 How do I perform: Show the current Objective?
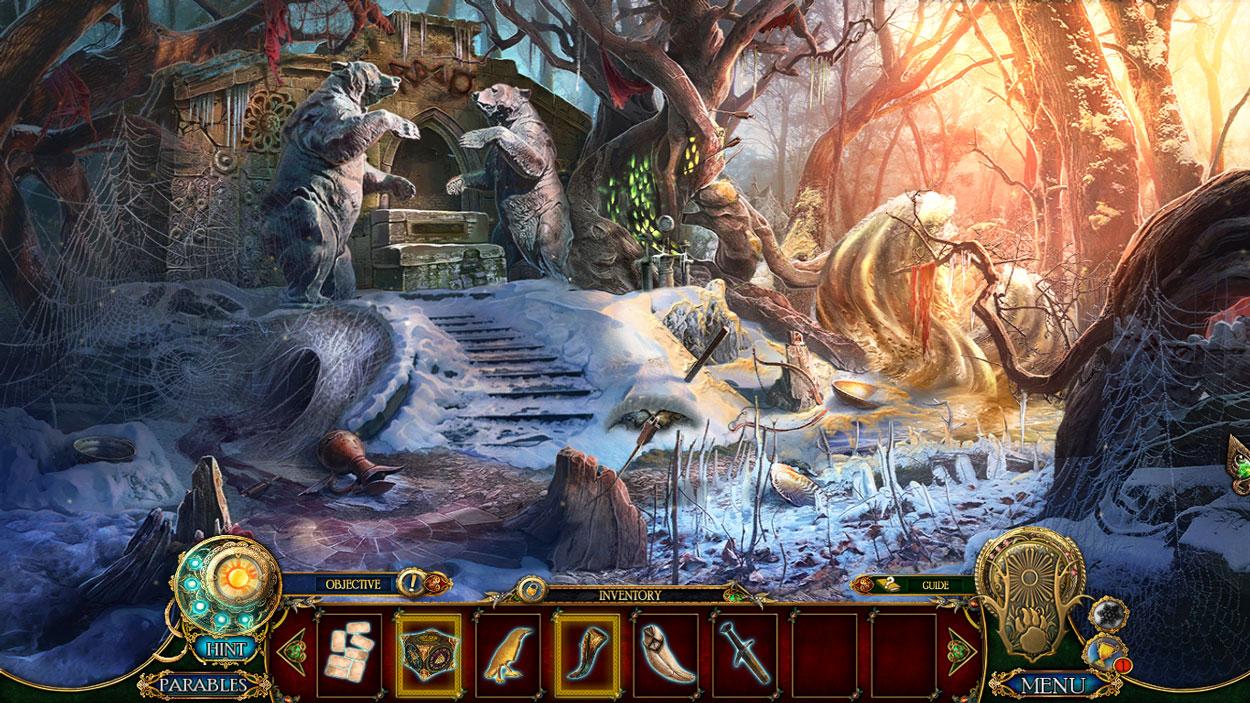[353, 583]
